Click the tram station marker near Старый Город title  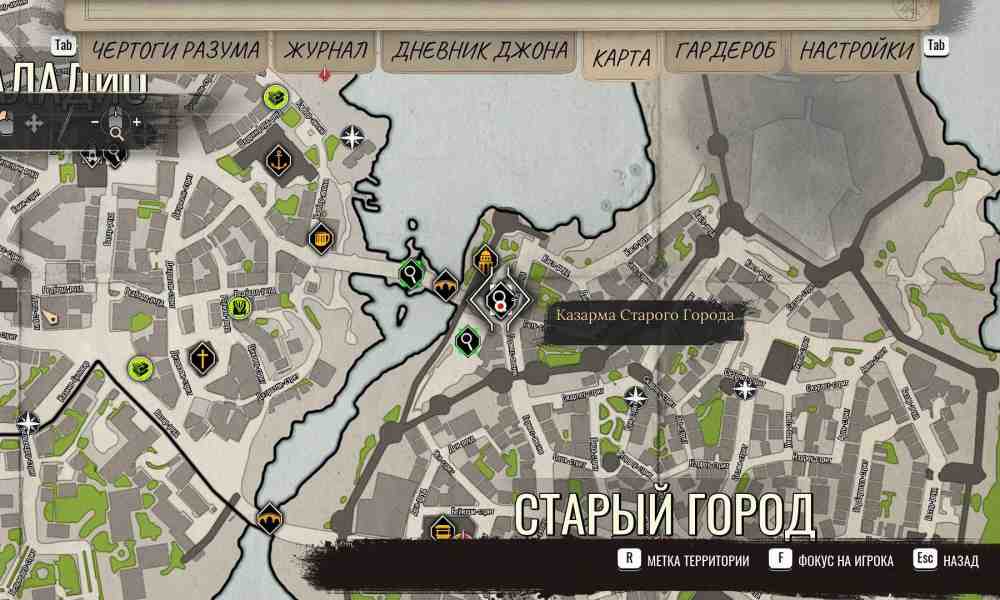[442, 529]
